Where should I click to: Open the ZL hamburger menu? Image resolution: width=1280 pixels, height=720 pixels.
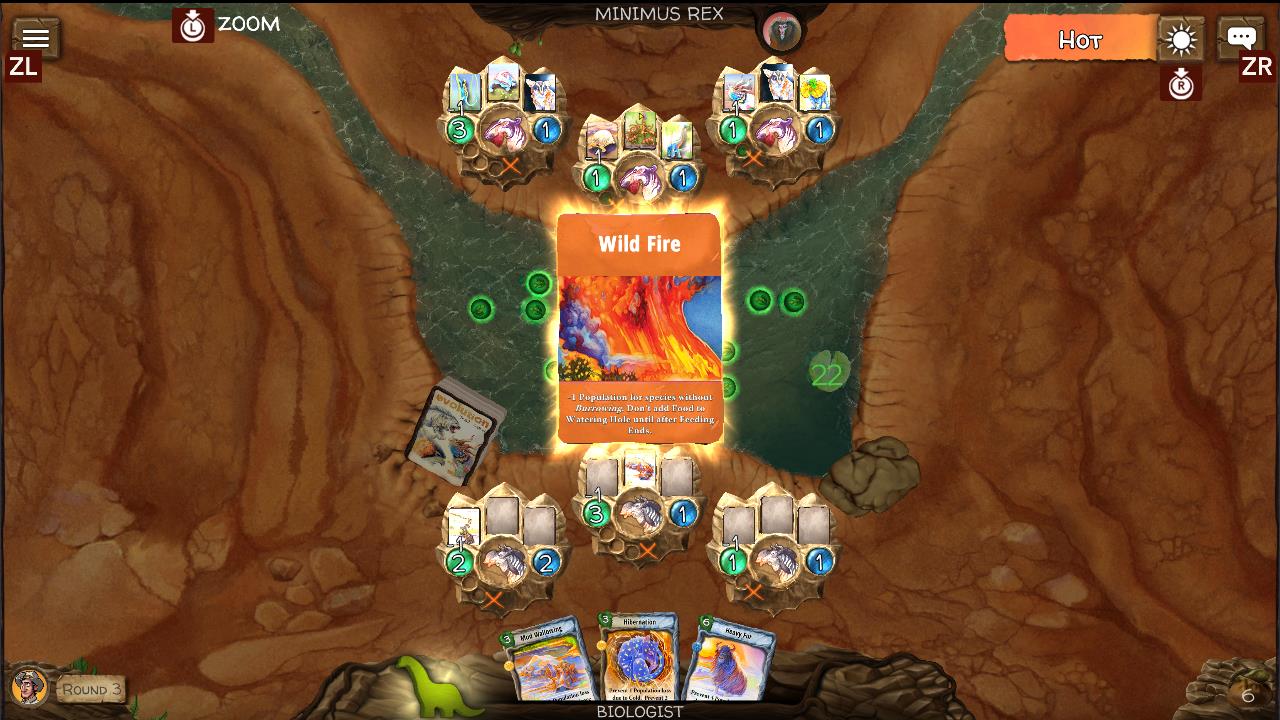tap(36, 38)
